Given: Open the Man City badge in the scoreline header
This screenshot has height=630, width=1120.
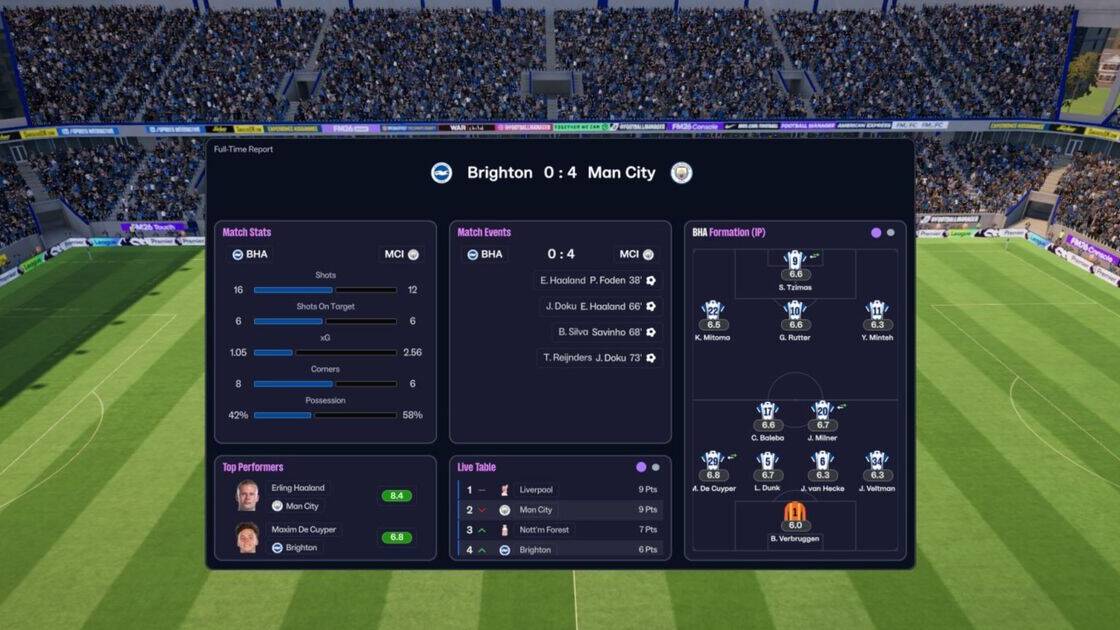Looking at the screenshot, I should 681,173.
